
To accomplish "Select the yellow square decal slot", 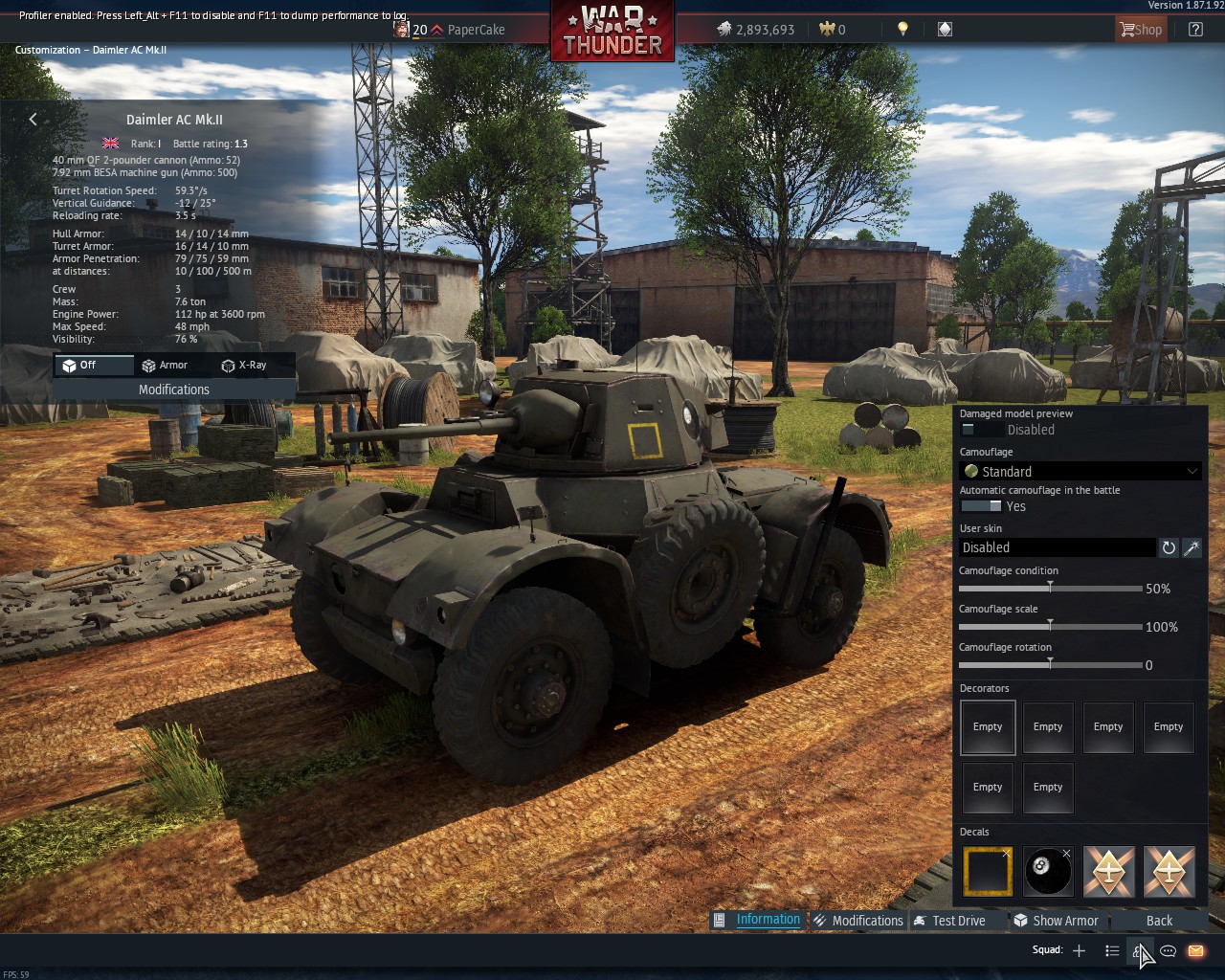I will click(x=988, y=871).
